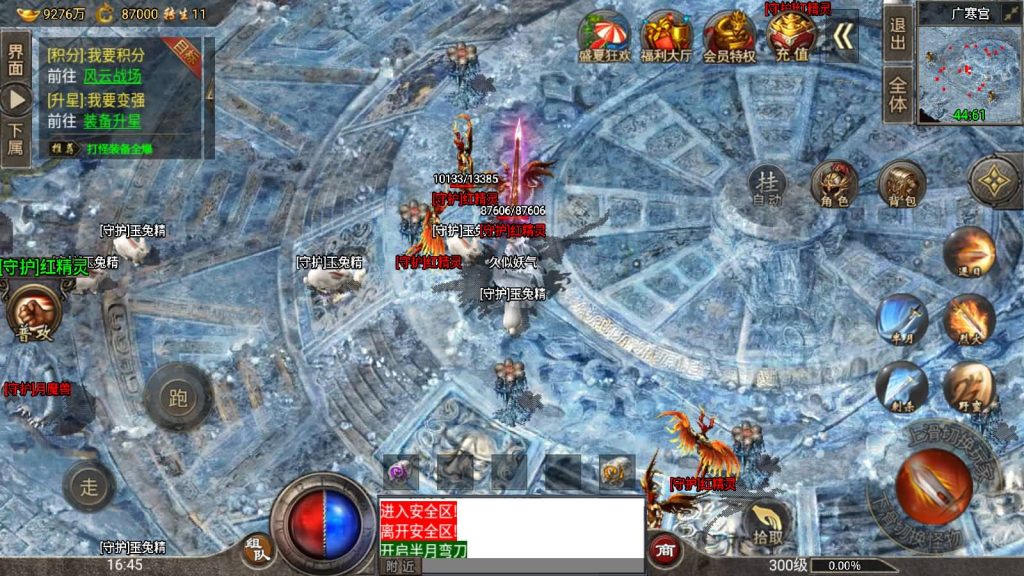Image resolution: width=1024 pixels, height=576 pixels.
Task: Toggle 挂 auto-battle mode
Action: (767, 185)
